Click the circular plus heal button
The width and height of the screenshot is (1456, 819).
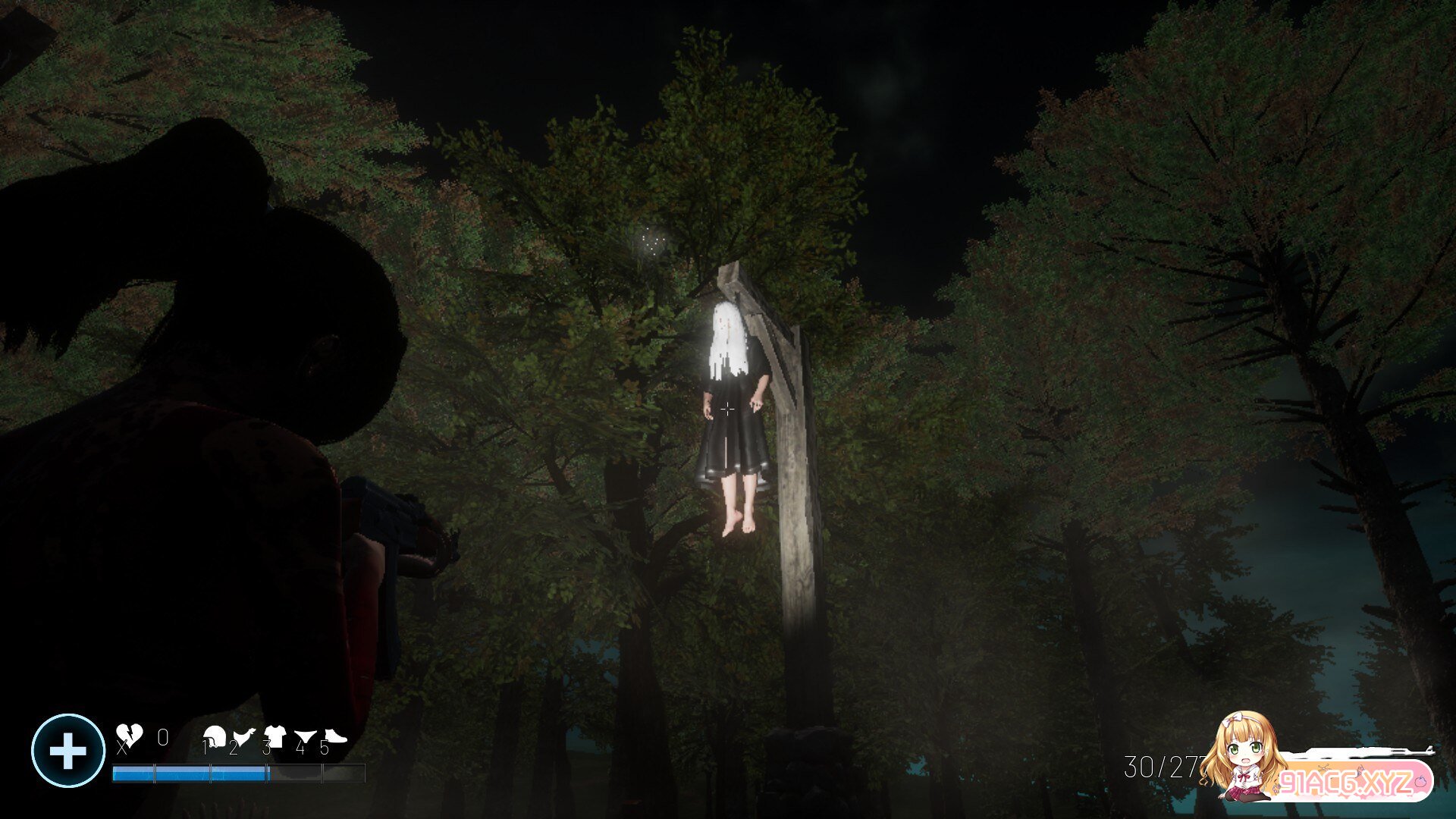(67, 751)
